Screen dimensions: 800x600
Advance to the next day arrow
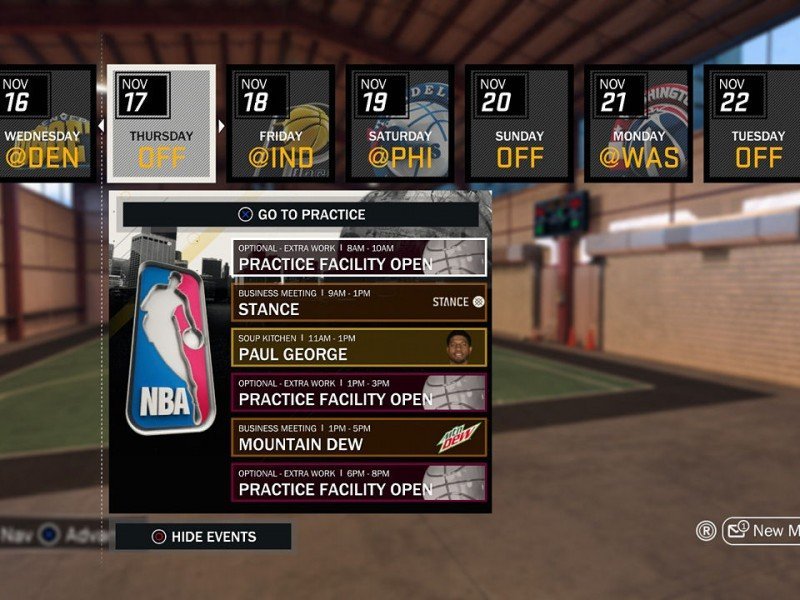pos(222,126)
